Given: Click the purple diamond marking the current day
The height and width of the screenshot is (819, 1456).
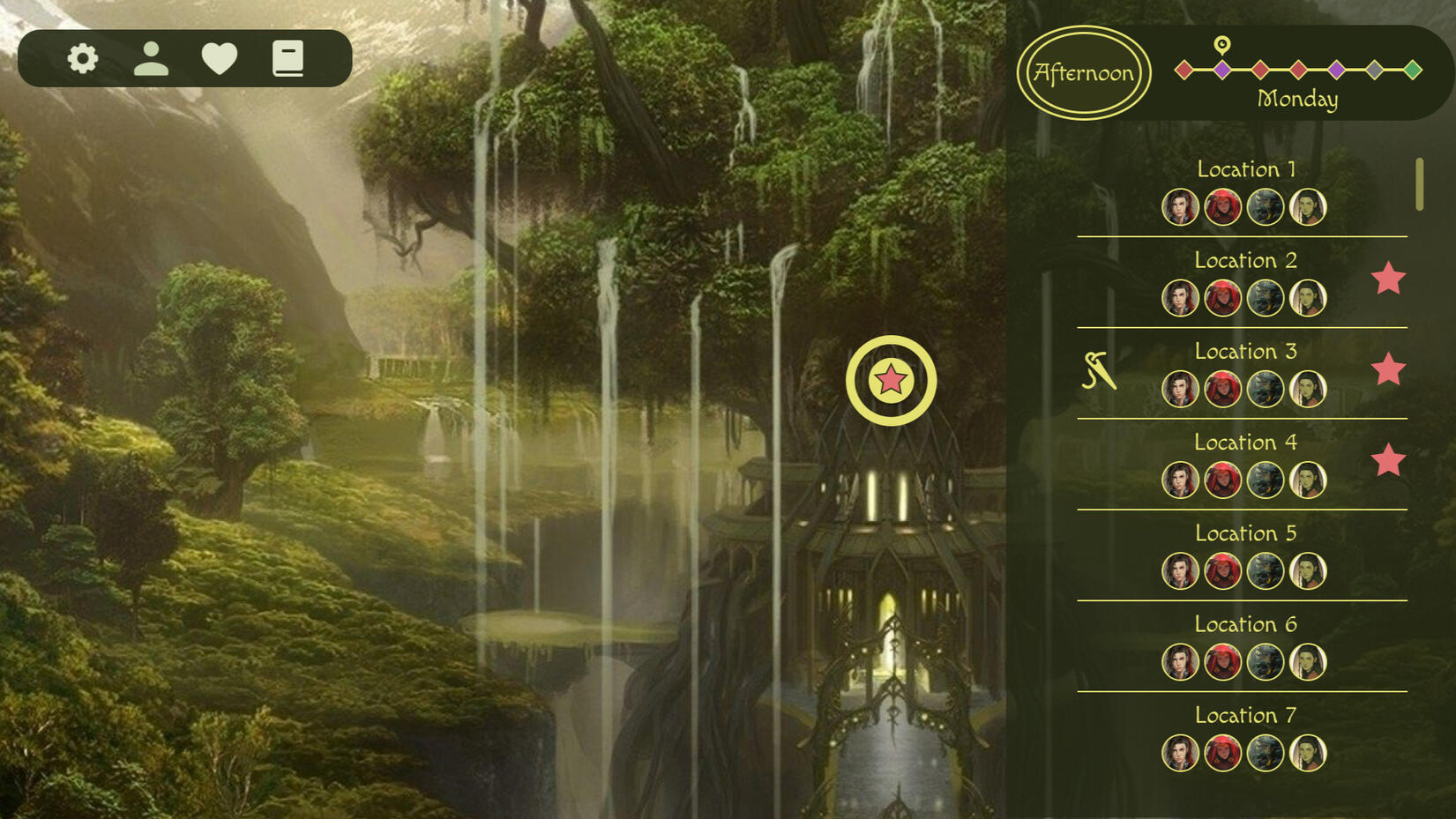Looking at the screenshot, I should pyautogui.click(x=1221, y=68).
